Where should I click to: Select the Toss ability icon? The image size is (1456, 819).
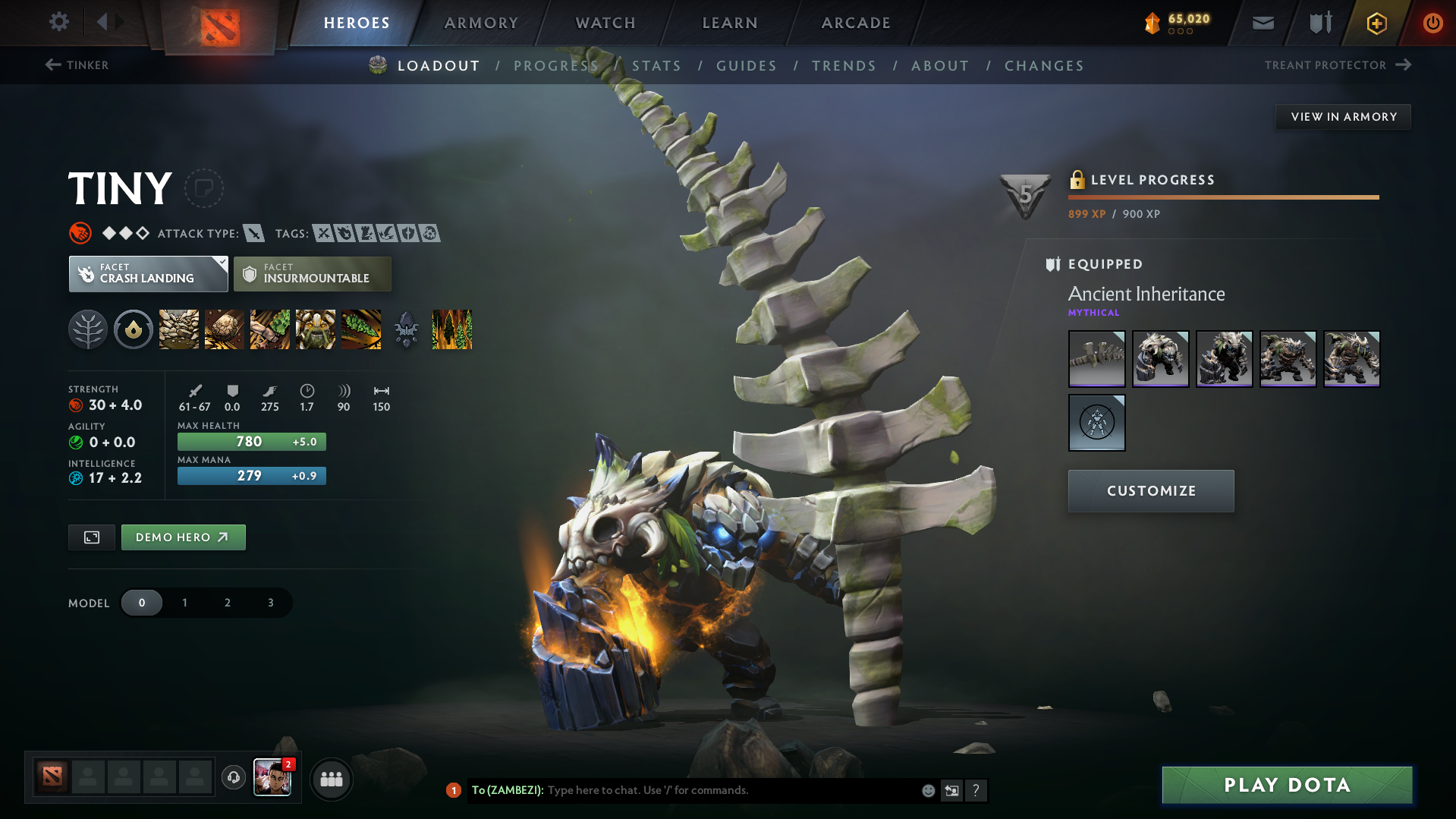225,329
